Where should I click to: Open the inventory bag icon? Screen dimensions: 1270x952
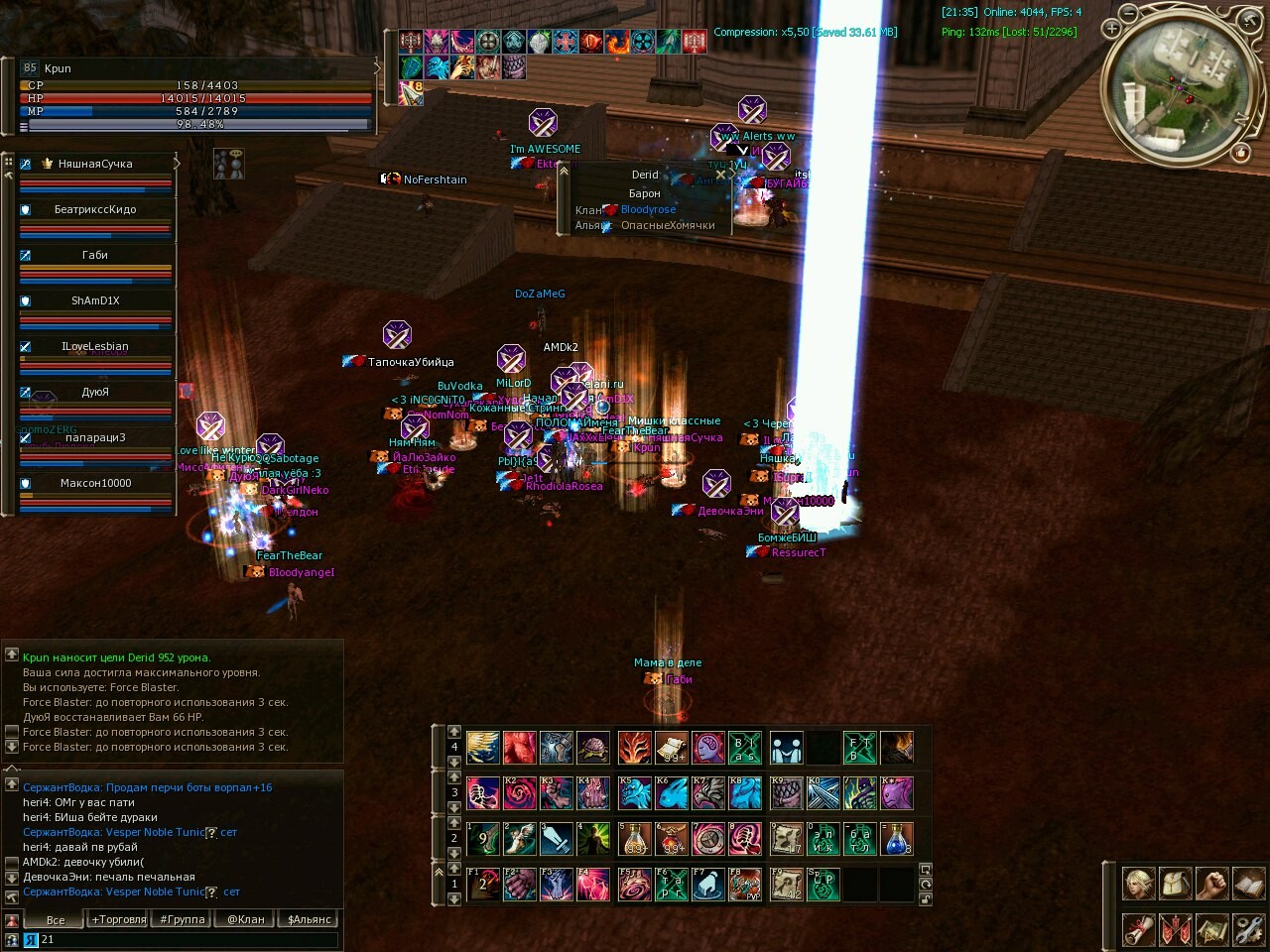coord(1175,883)
